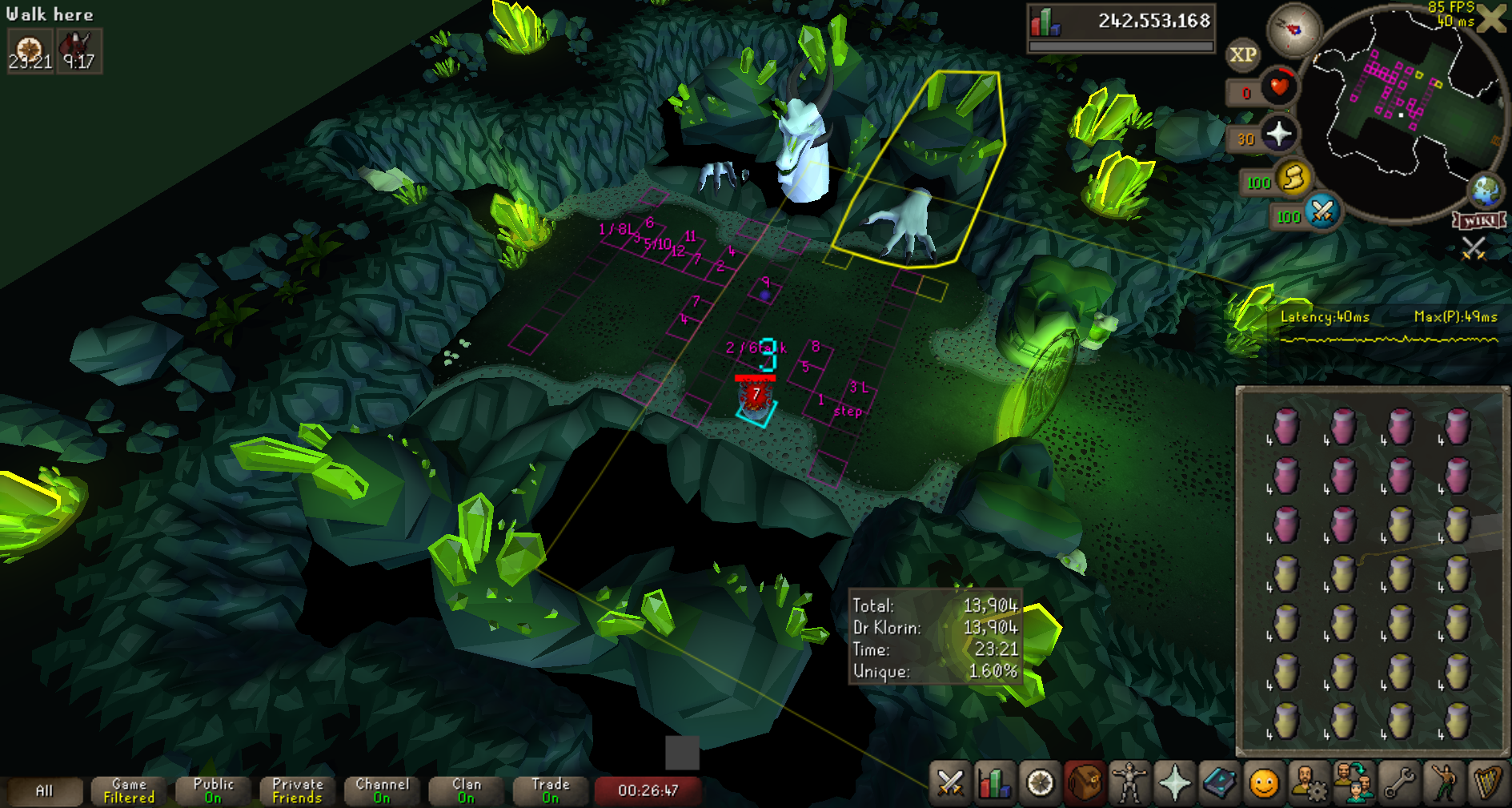
Task: Open the Spellbook tab
Action: (1219, 783)
